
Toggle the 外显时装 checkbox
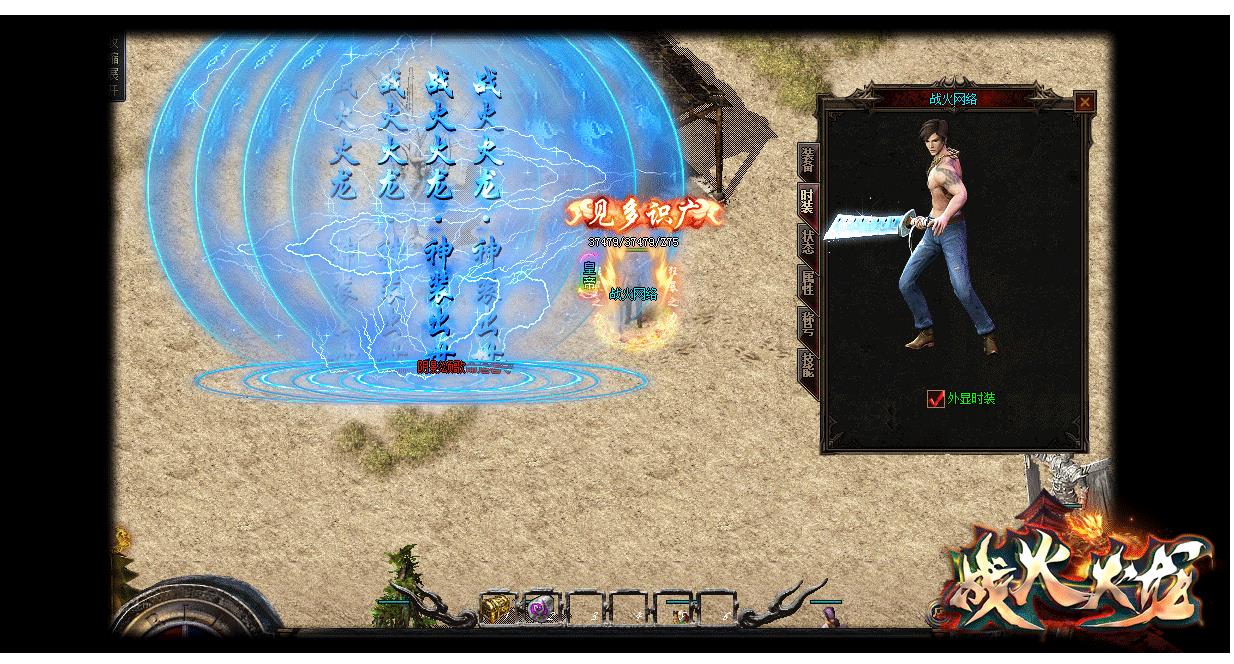pos(936,399)
